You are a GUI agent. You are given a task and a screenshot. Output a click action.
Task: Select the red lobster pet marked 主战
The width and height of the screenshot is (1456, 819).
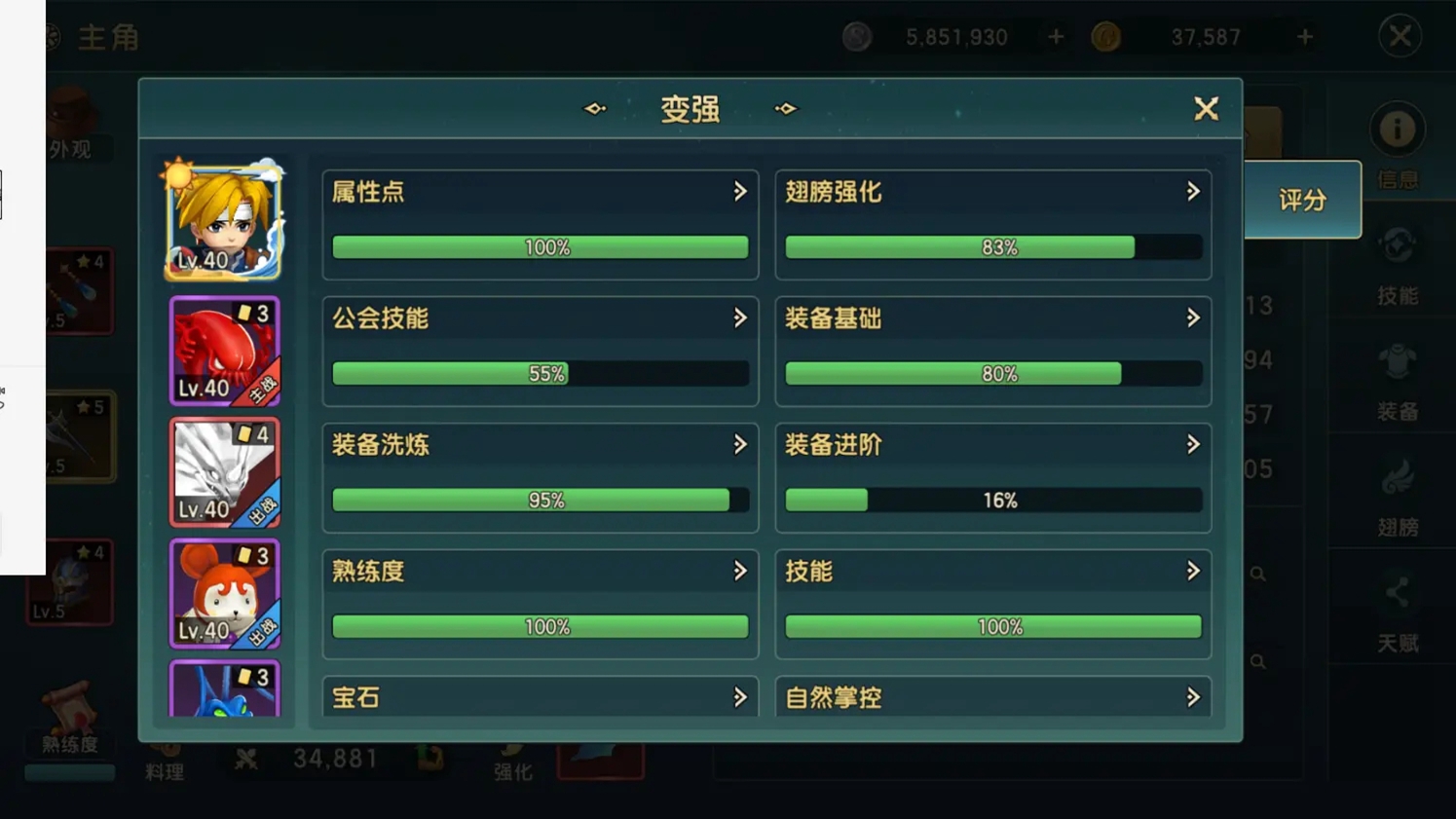pyautogui.click(x=224, y=351)
